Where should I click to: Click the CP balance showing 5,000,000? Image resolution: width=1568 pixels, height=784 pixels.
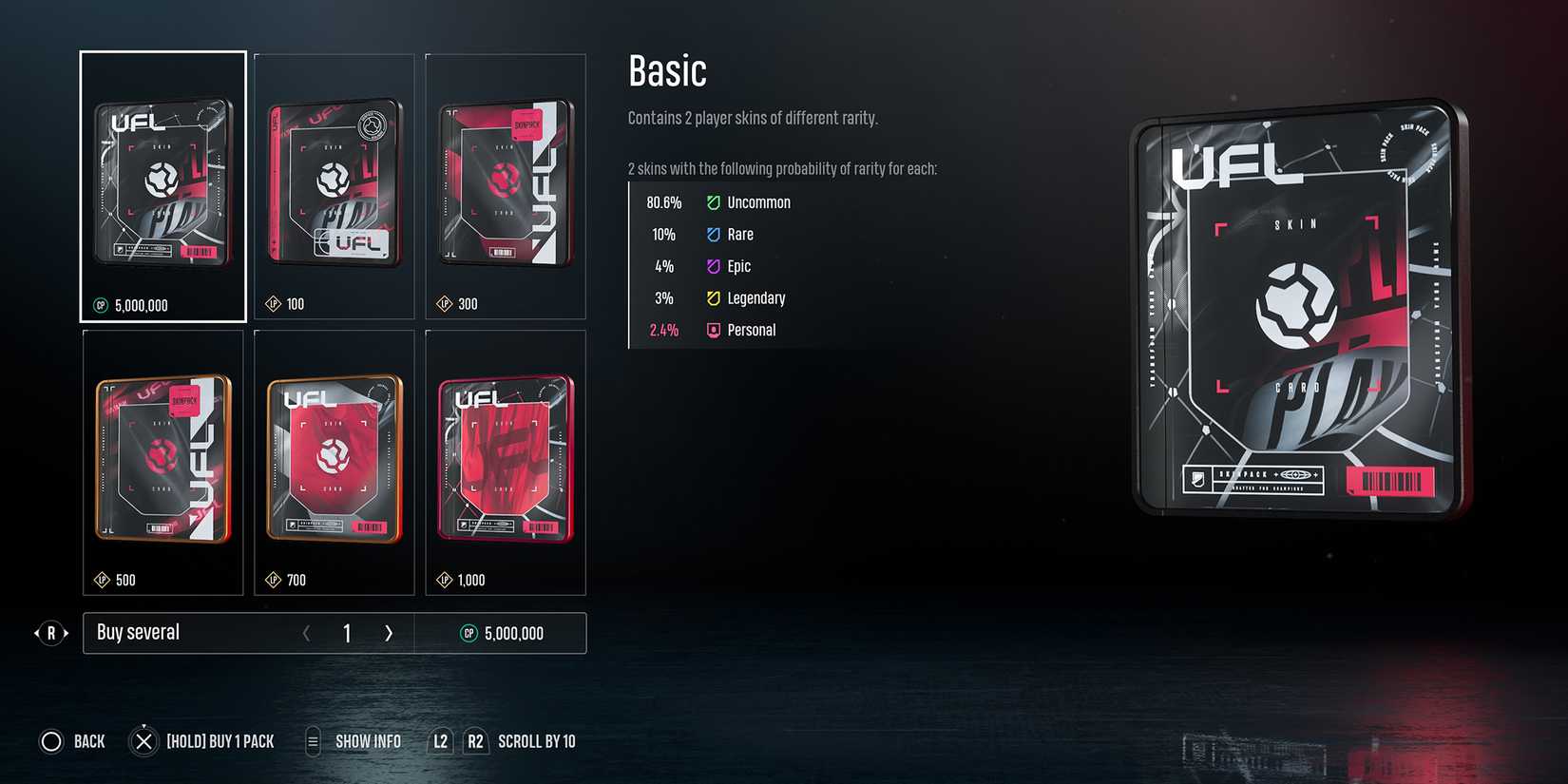(x=513, y=633)
